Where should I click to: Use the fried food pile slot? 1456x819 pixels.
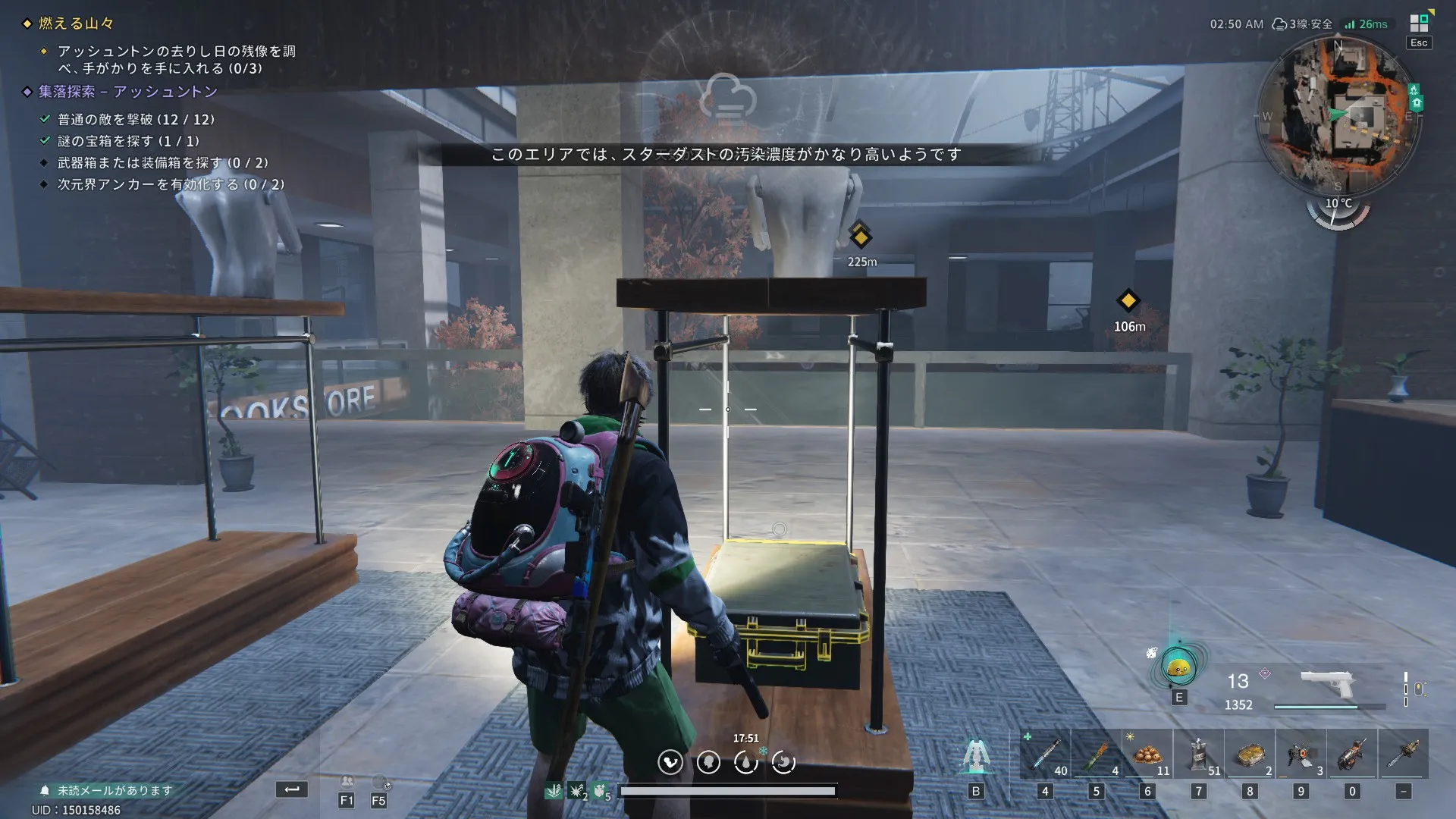pos(1147,755)
